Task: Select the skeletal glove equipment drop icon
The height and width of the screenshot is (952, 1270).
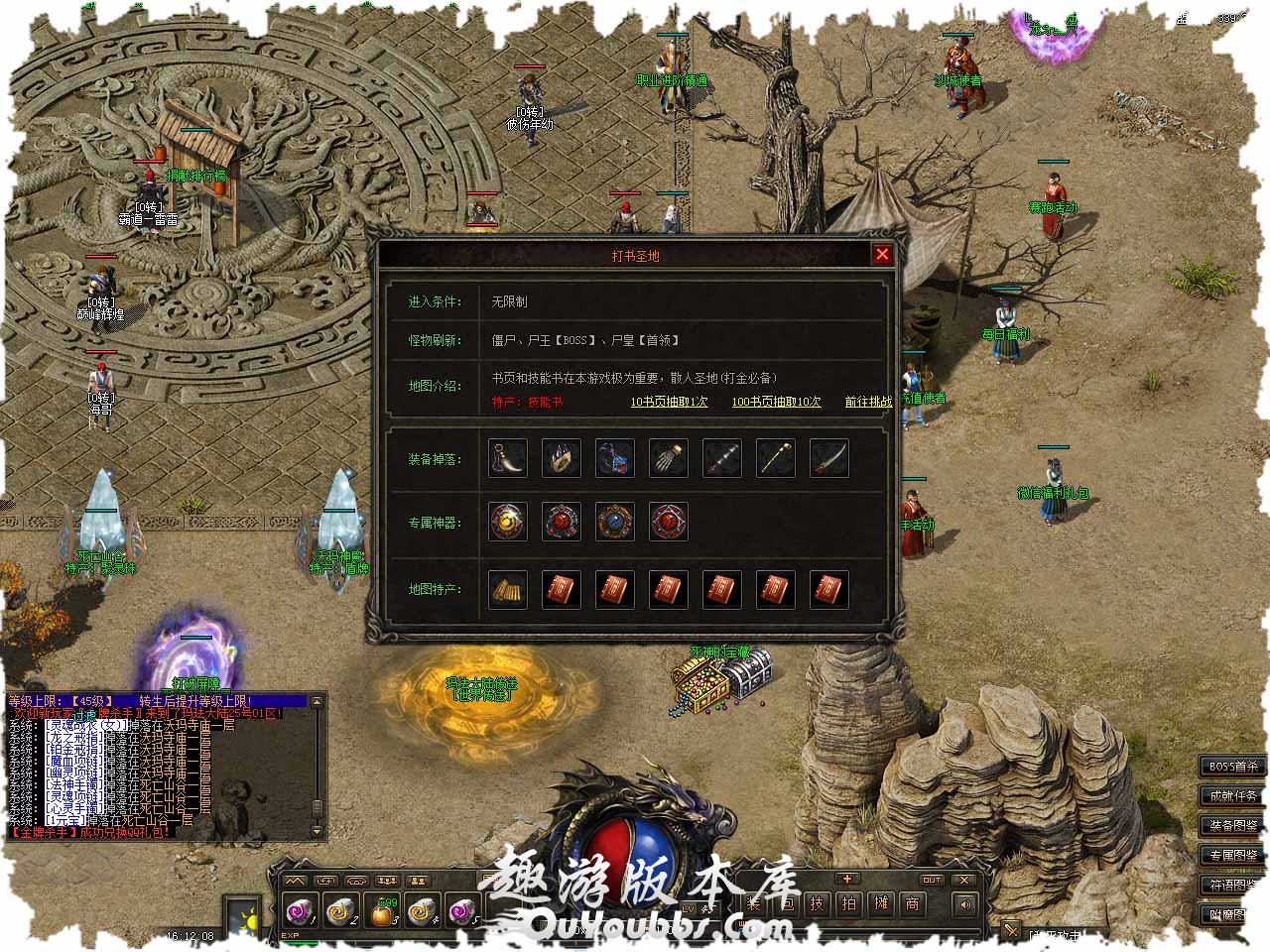Action: [669, 458]
